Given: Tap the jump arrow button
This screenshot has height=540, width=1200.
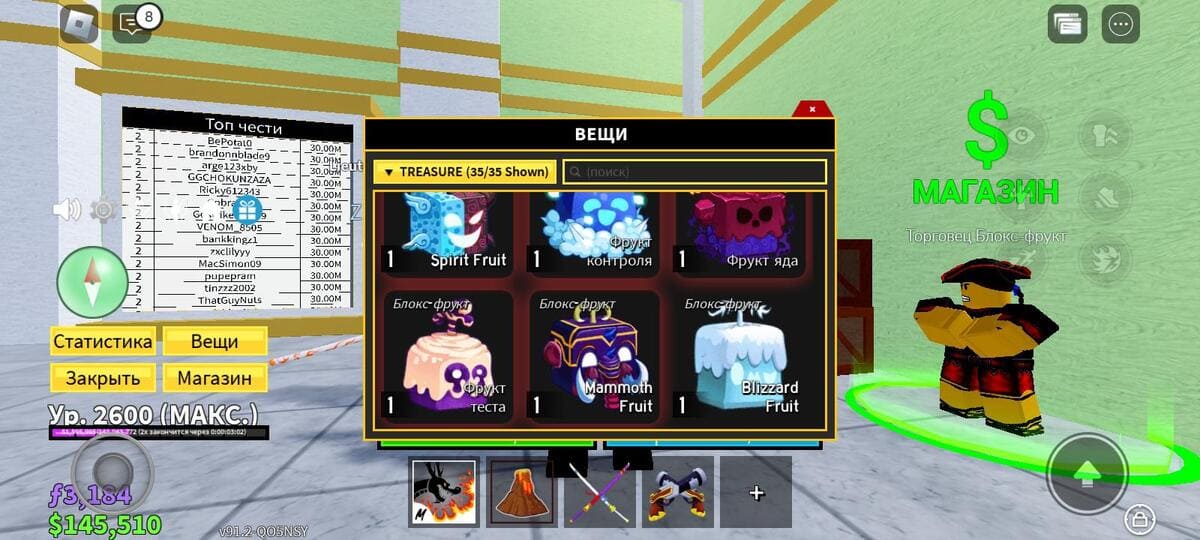Looking at the screenshot, I should click(1087, 473).
